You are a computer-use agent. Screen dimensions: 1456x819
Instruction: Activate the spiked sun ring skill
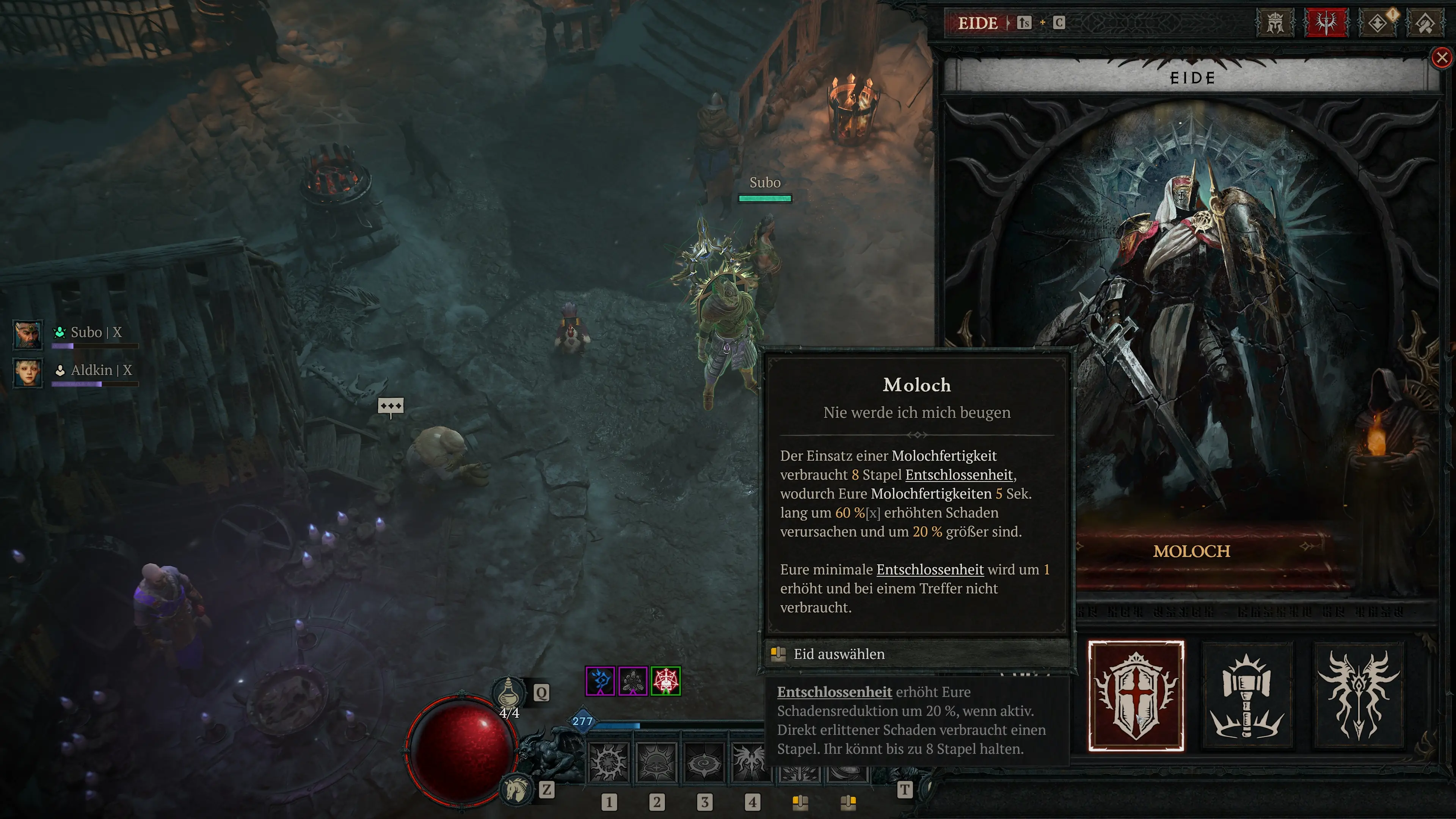point(608,763)
